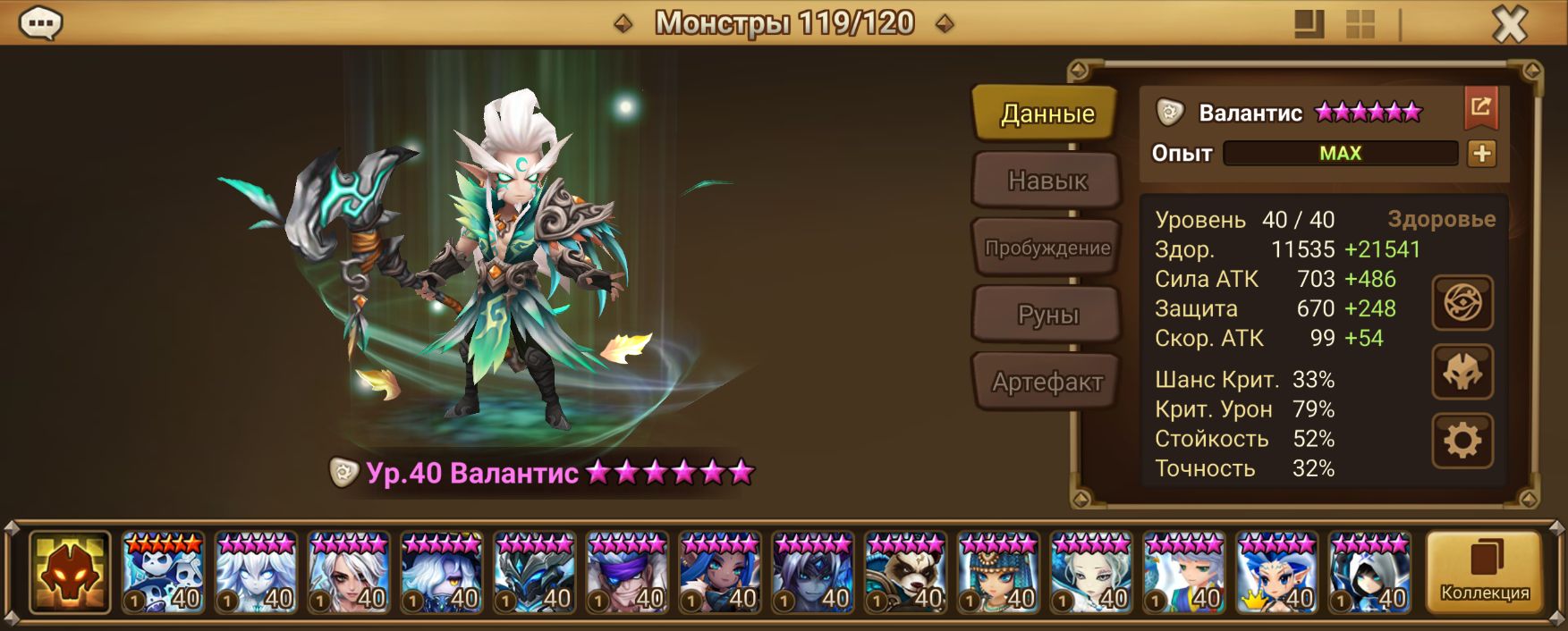The height and width of the screenshot is (631, 1568).
Task: Open the Коллекция button
Action: [1484, 573]
